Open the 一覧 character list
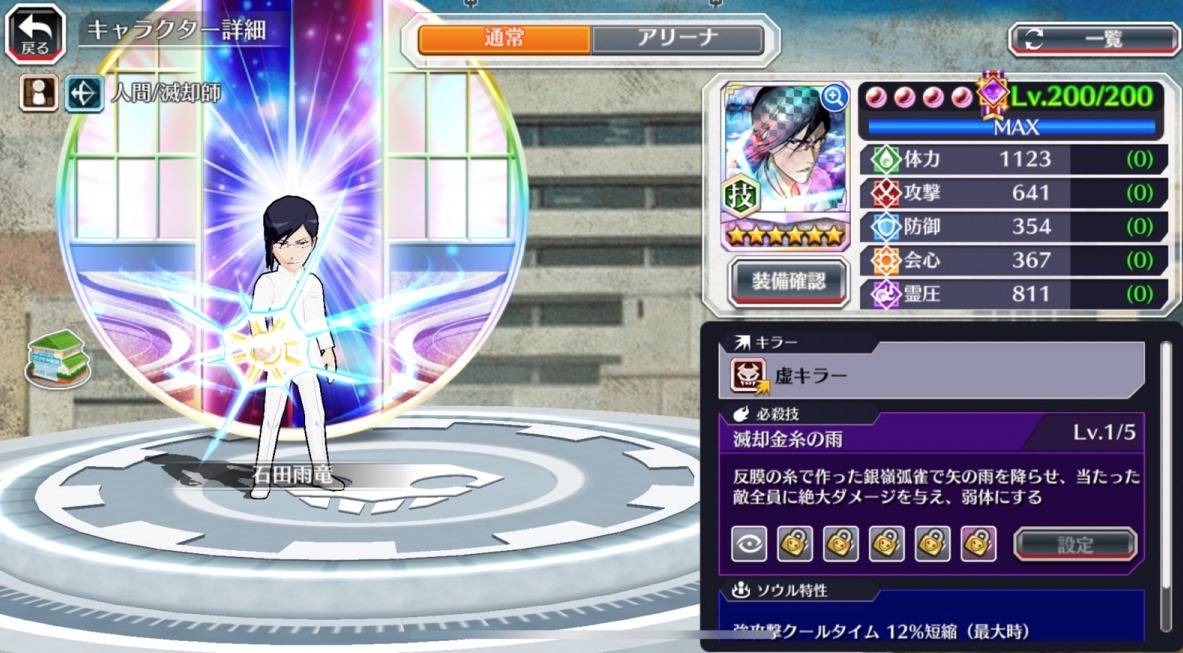Image resolution: width=1183 pixels, height=653 pixels. click(1094, 39)
